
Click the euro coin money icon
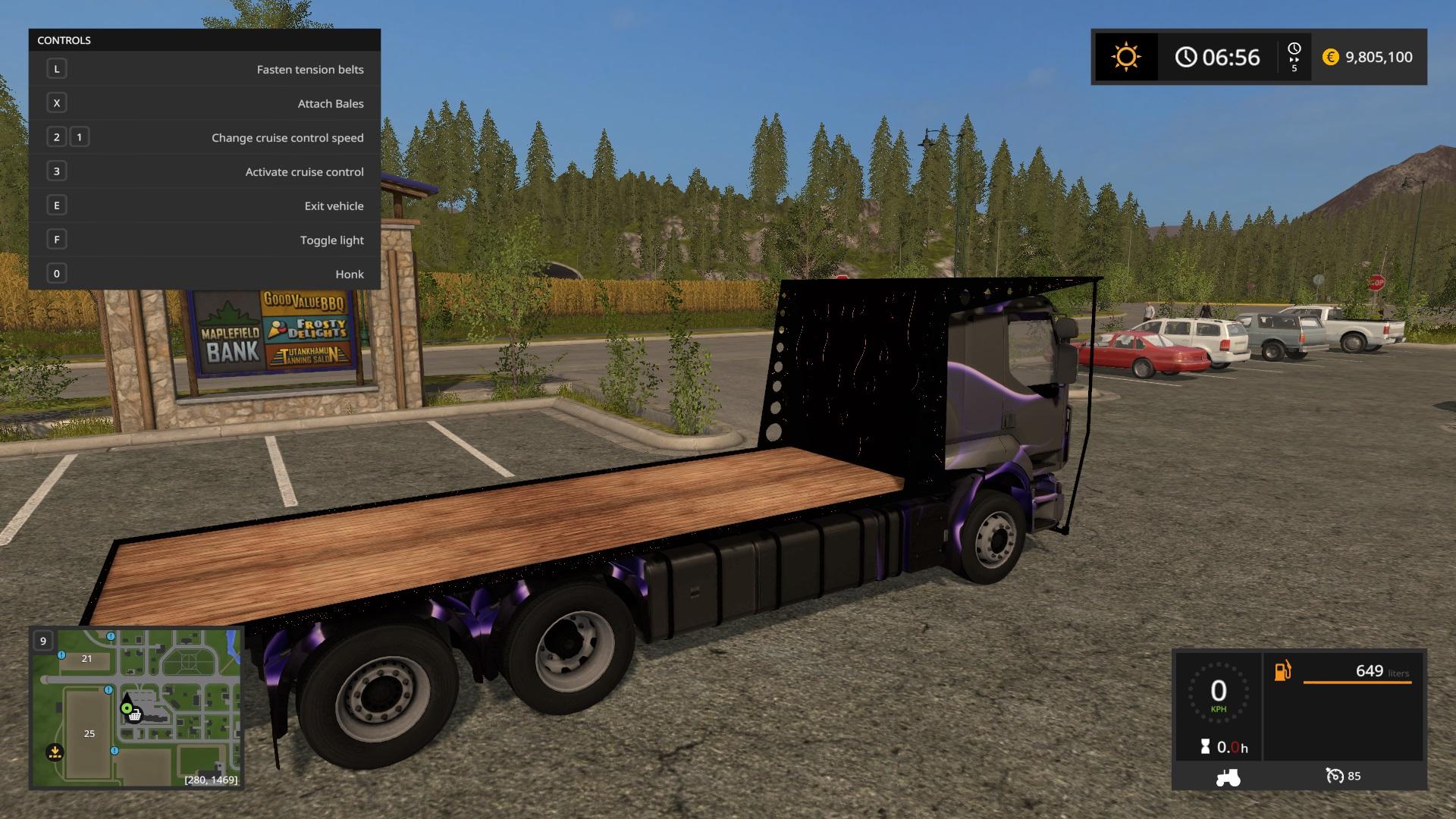[x=1330, y=57]
